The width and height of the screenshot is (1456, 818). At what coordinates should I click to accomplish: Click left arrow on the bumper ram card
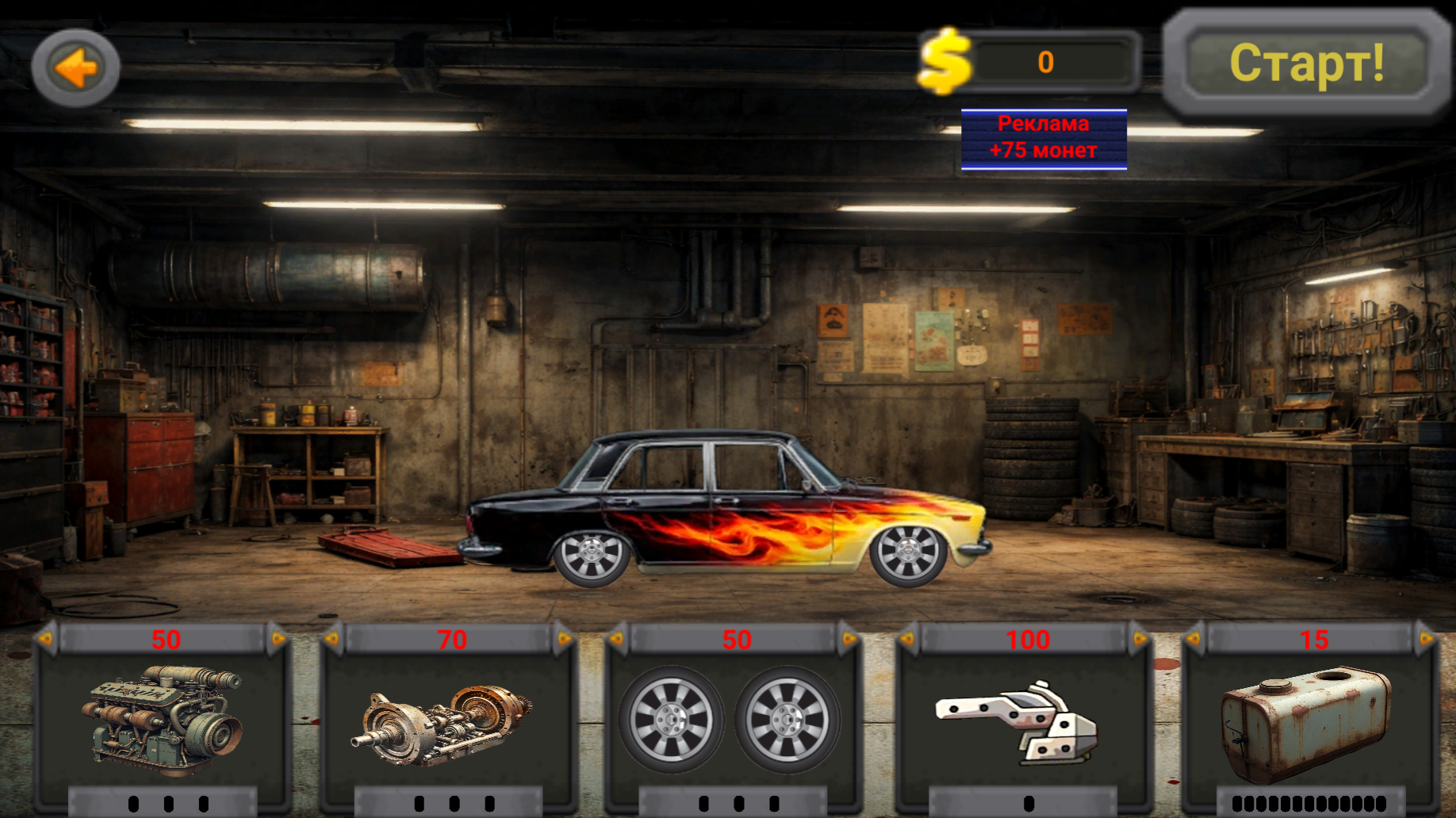tap(908, 638)
